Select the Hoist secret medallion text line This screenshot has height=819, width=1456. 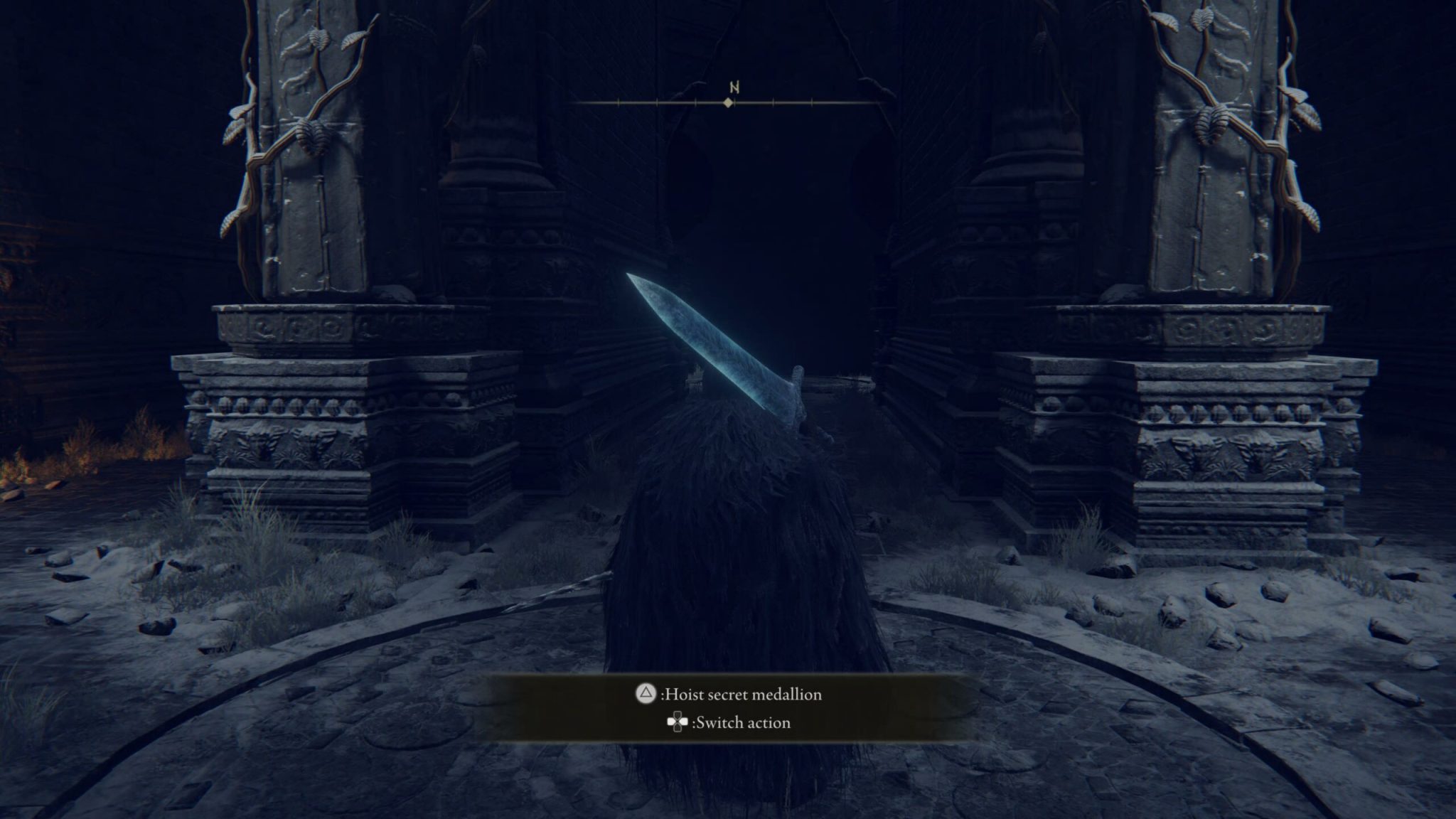pos(743,695)
